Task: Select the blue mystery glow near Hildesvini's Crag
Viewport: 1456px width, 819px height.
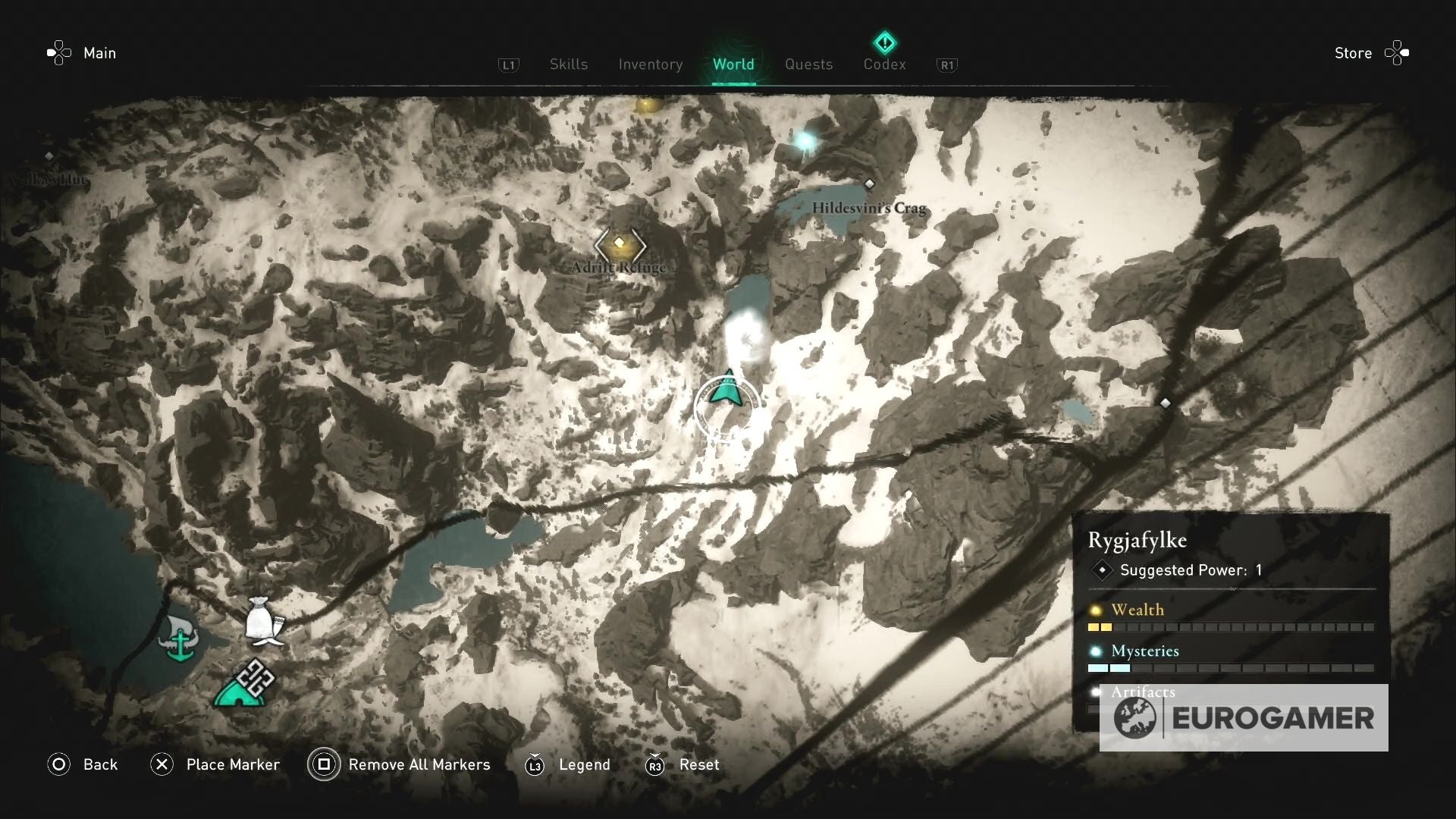Action: click(805, 140)
